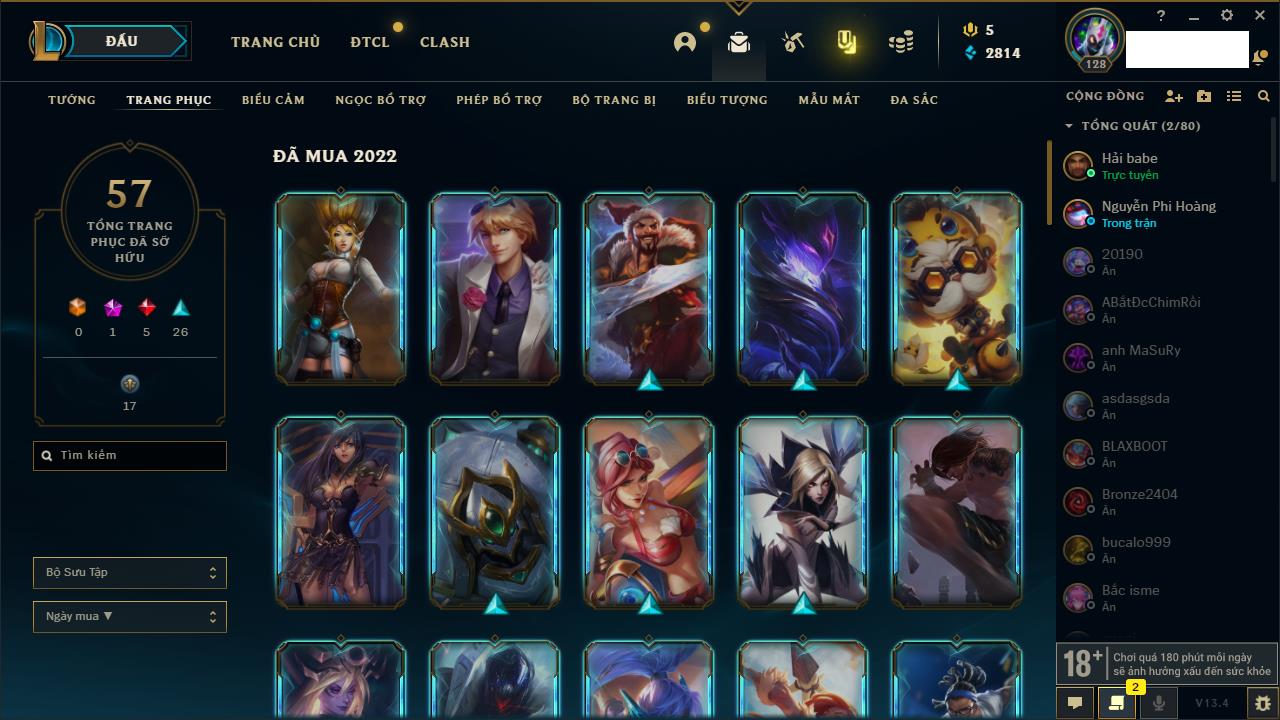1280x720 pixels.
Task: Switch to the PHÉP BỔ TRỢ tab
Action: [499, 100]
